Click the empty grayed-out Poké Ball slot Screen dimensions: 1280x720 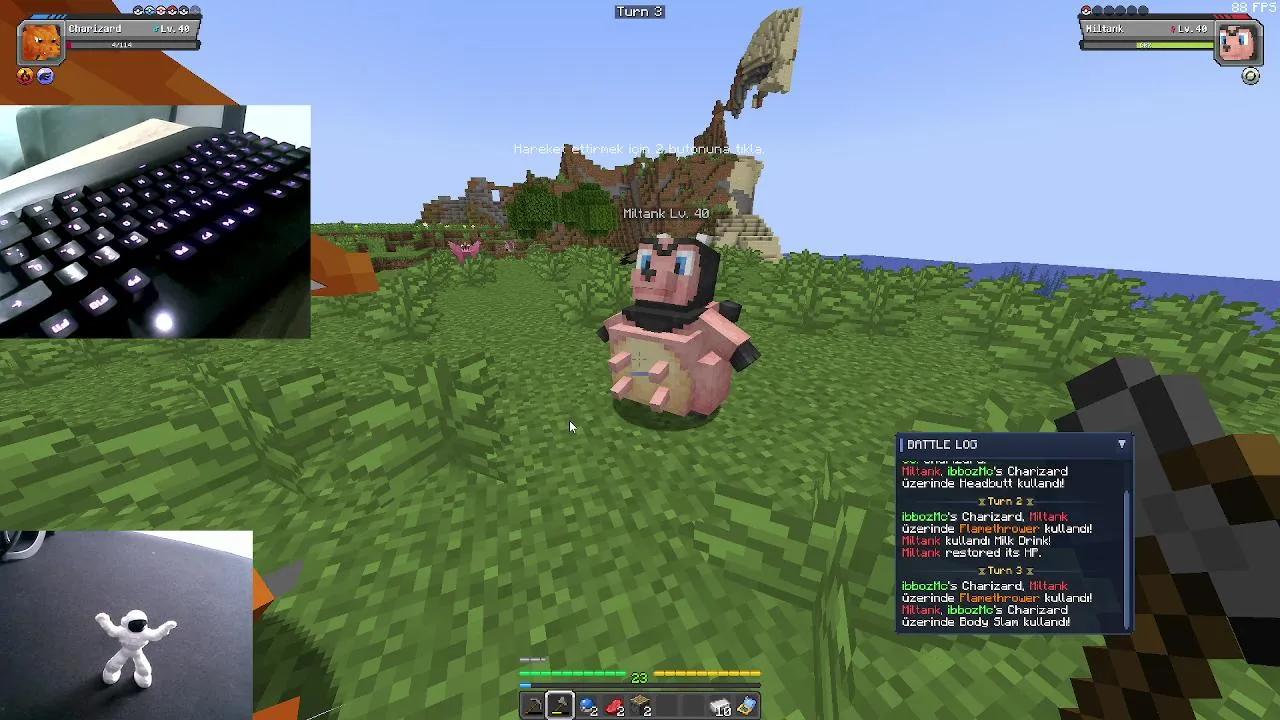tap(194, 10)
